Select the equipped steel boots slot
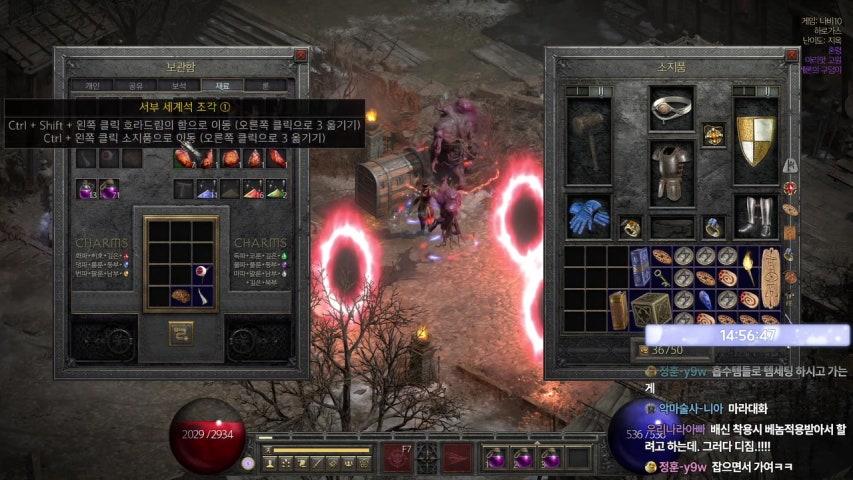This screenshot has height=480, width=853. (755, 215)
